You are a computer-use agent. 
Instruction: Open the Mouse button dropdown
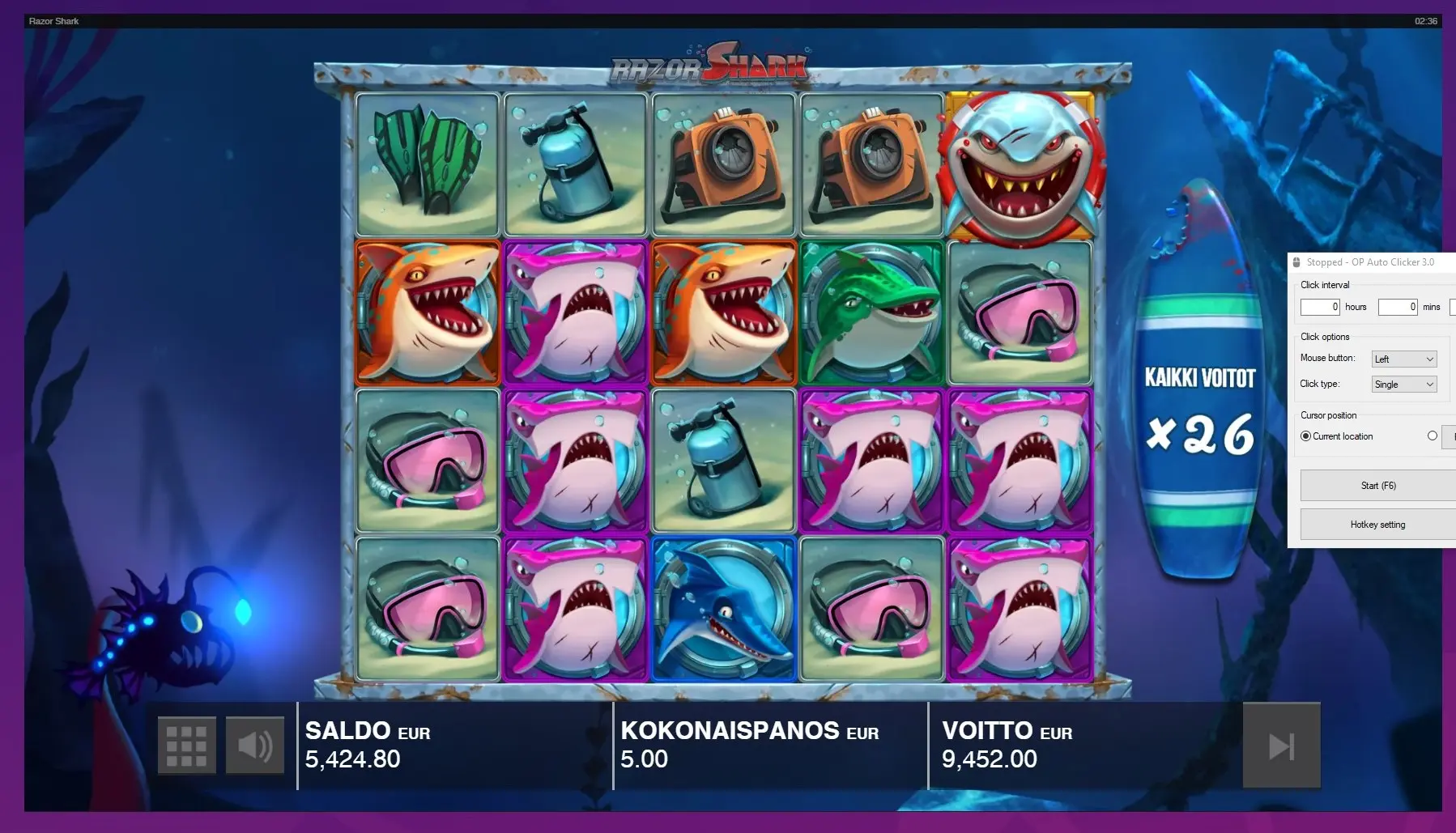point(1404,359)
